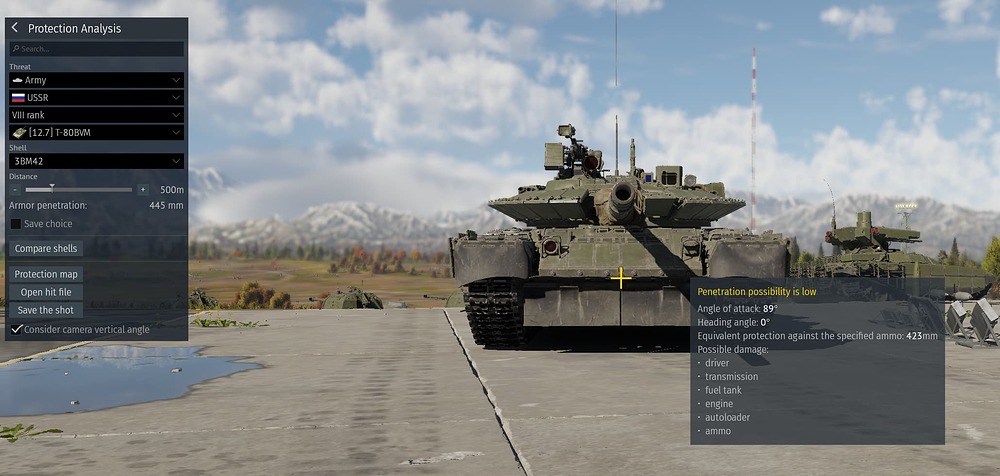Image resolution: width=1000 pixels, height=476 pixels.
Task: Click the Search input field
Action: point(97,48)
